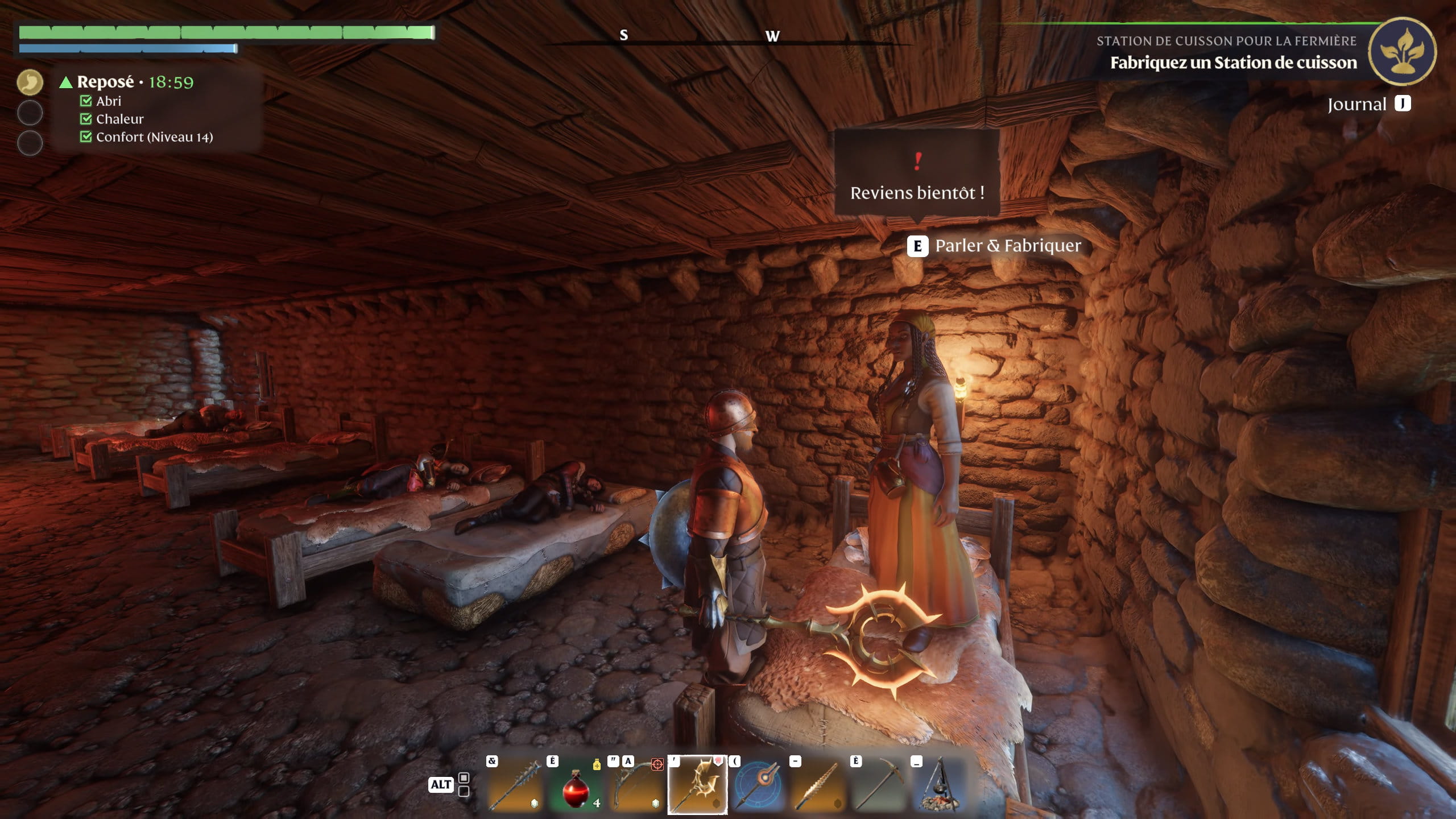Choose the Parler & Fabriquer interaction
This screenshot has height=819, width=1456.
[1007, 246]
